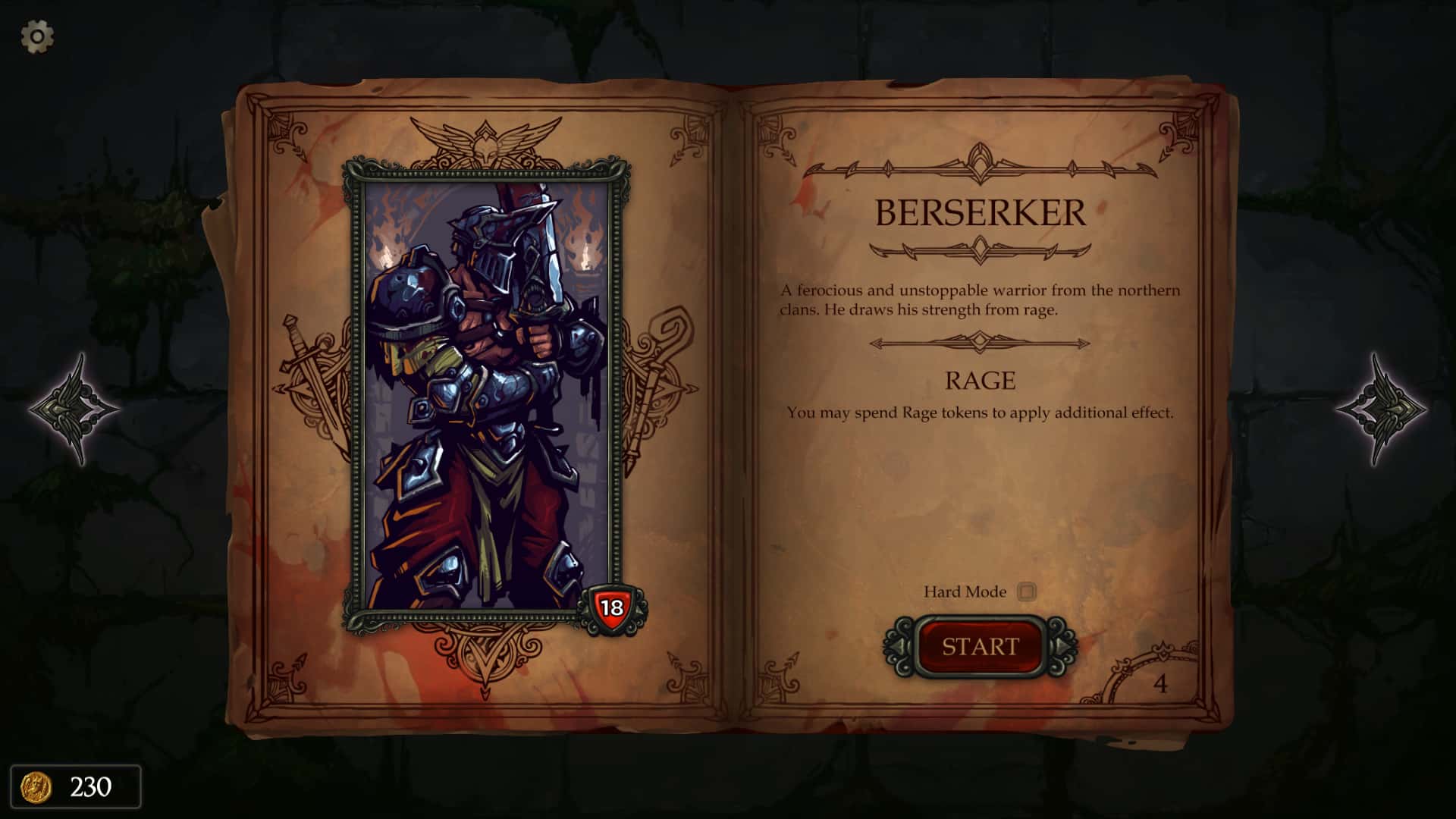This screenshot has height=819, width=1456.
Task: Start the game as Berserker
Action: 980,647
